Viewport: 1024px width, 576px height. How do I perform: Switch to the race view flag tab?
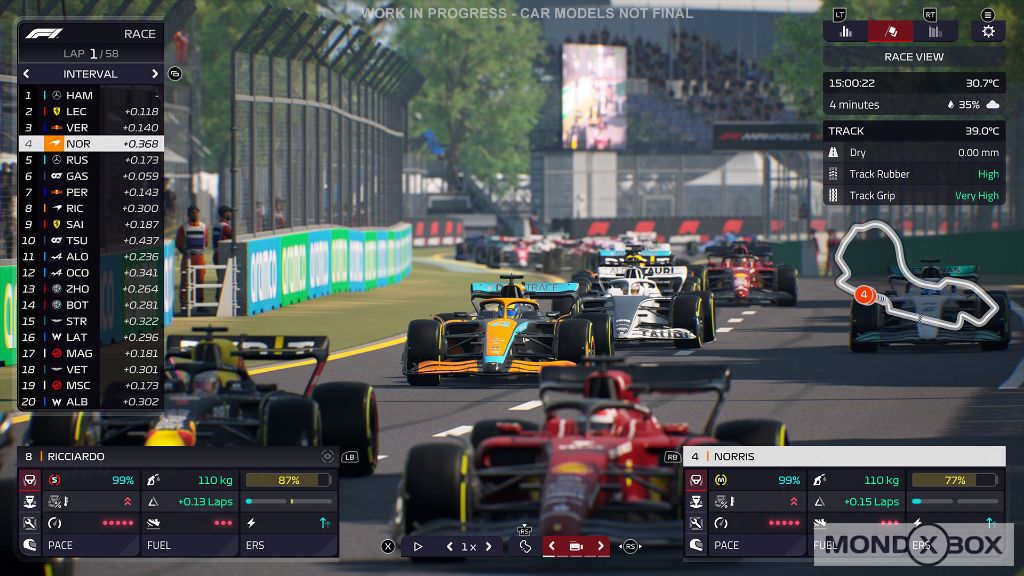(x=890, y=31)
